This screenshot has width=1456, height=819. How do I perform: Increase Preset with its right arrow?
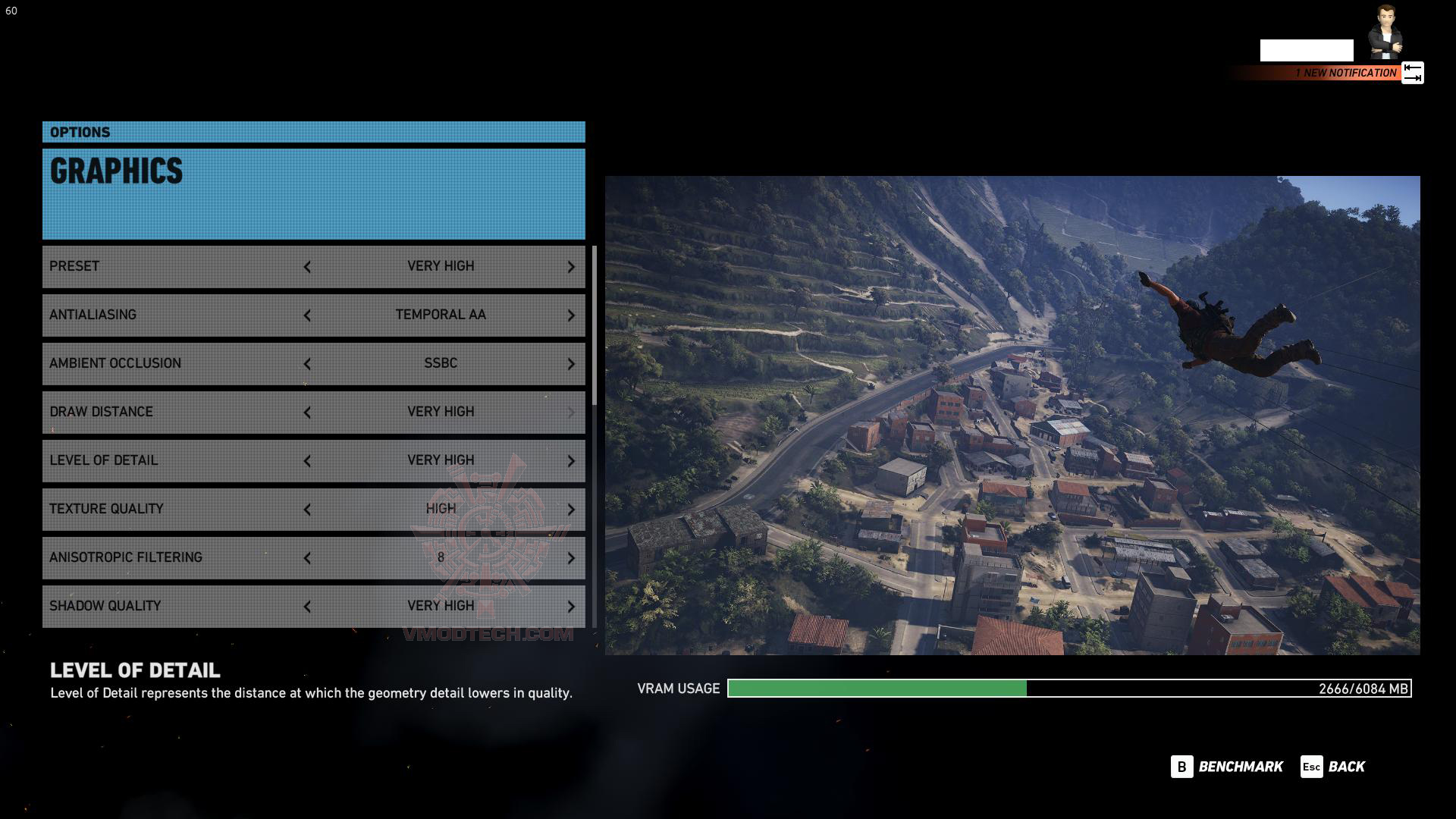(571, 267)
